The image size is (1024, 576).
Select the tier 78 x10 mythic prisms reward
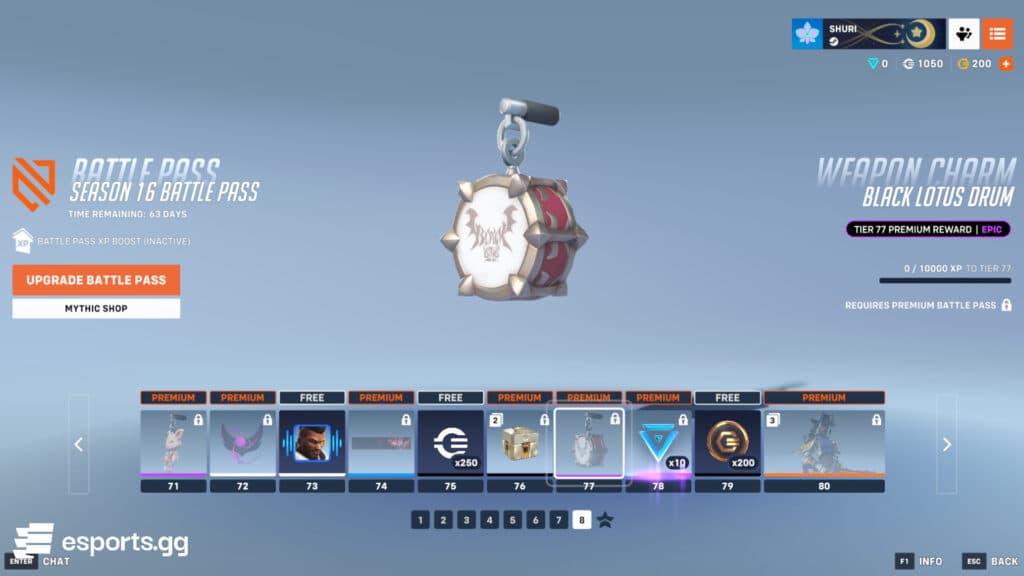click(658, 443)
